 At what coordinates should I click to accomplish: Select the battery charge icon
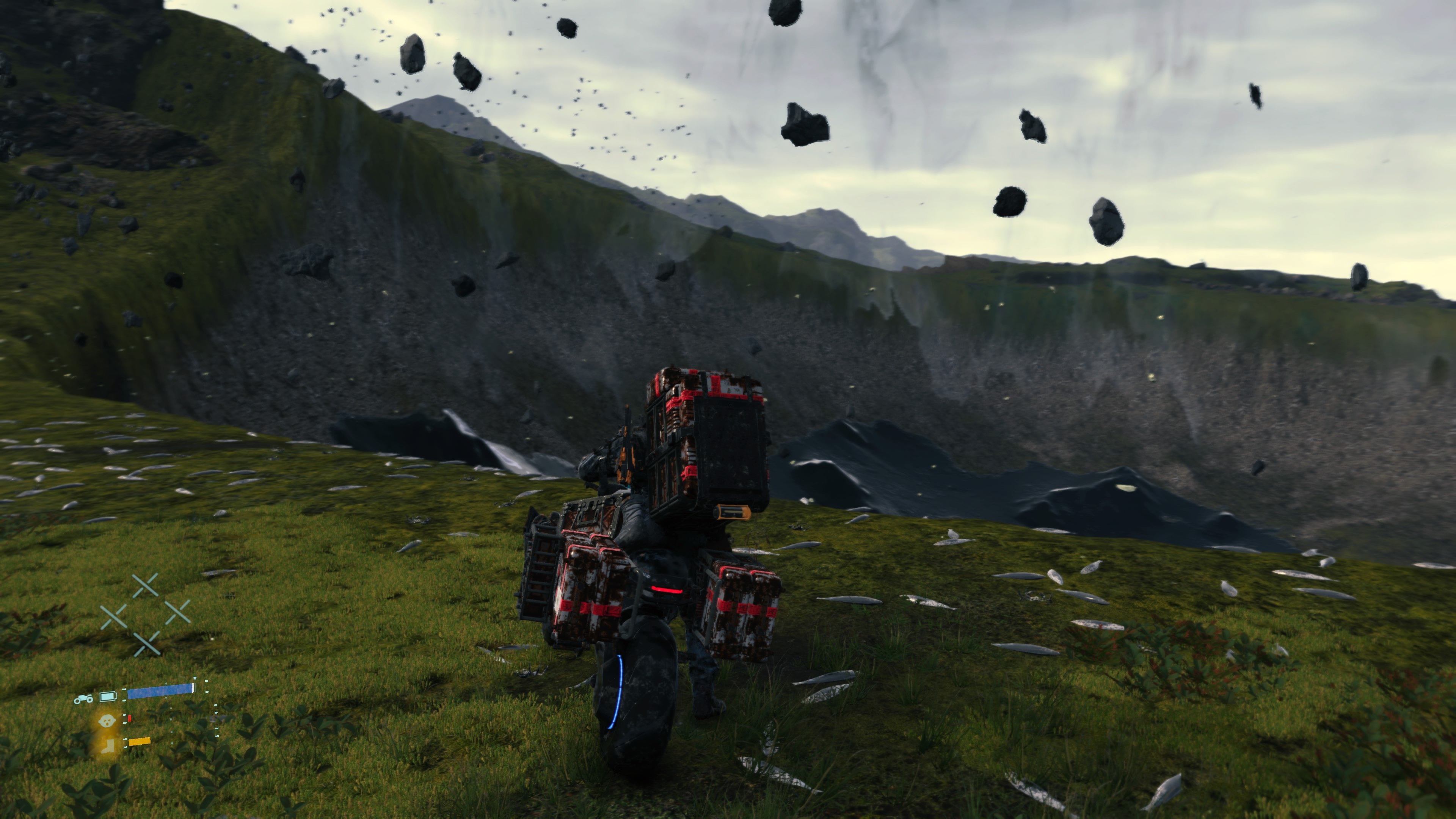107,697
